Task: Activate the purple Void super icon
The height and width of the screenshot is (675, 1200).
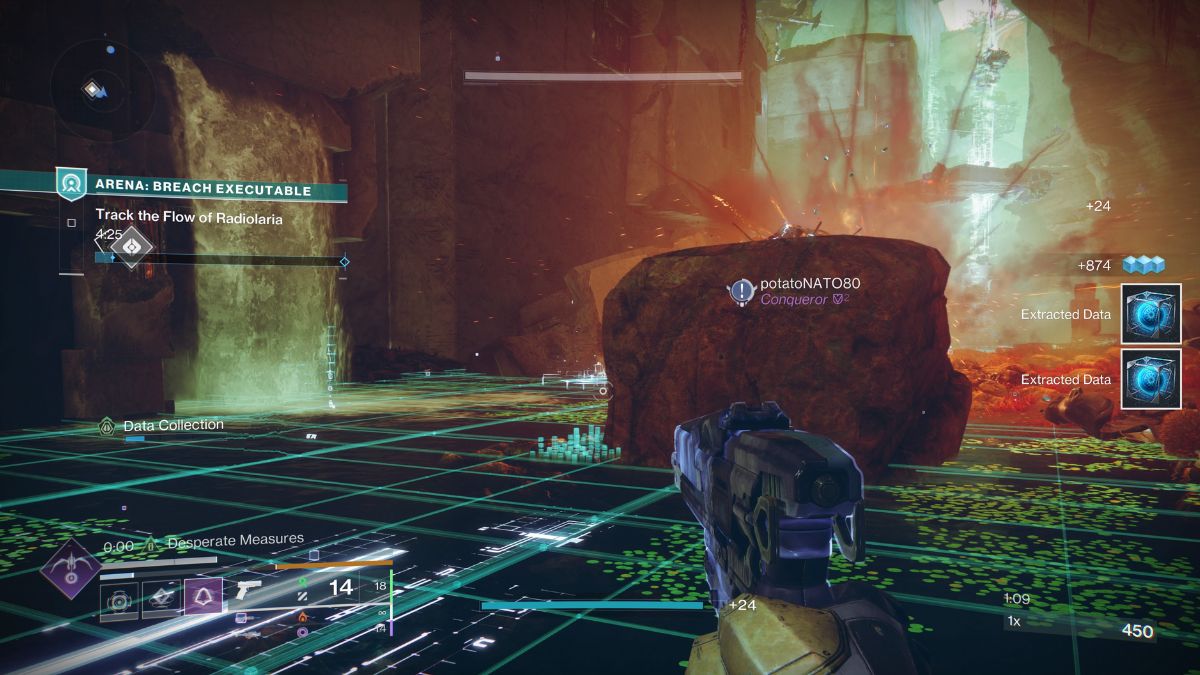Action: tap(68, 569)
